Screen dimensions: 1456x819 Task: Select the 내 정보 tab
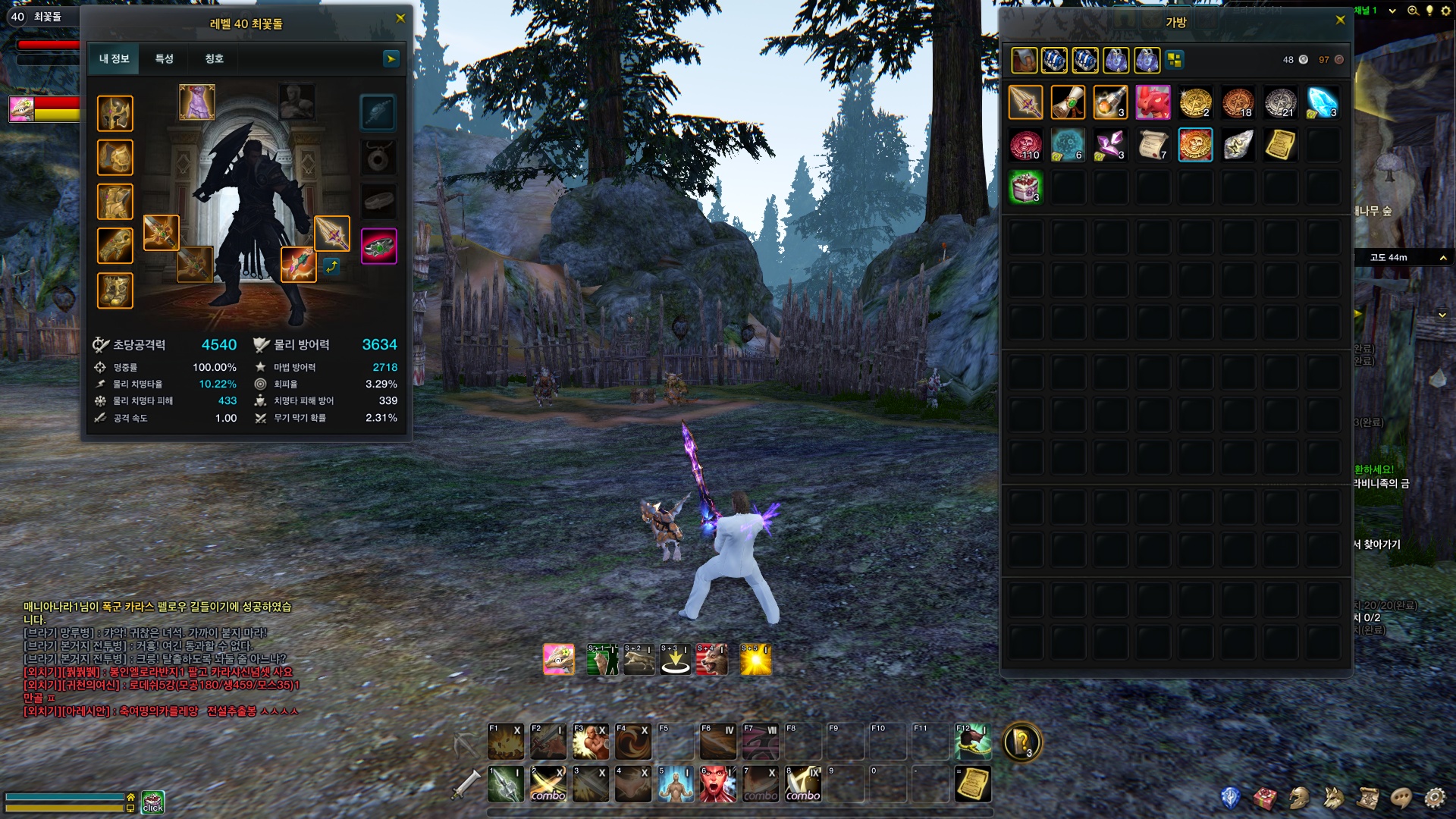click(x=115, y=58)
